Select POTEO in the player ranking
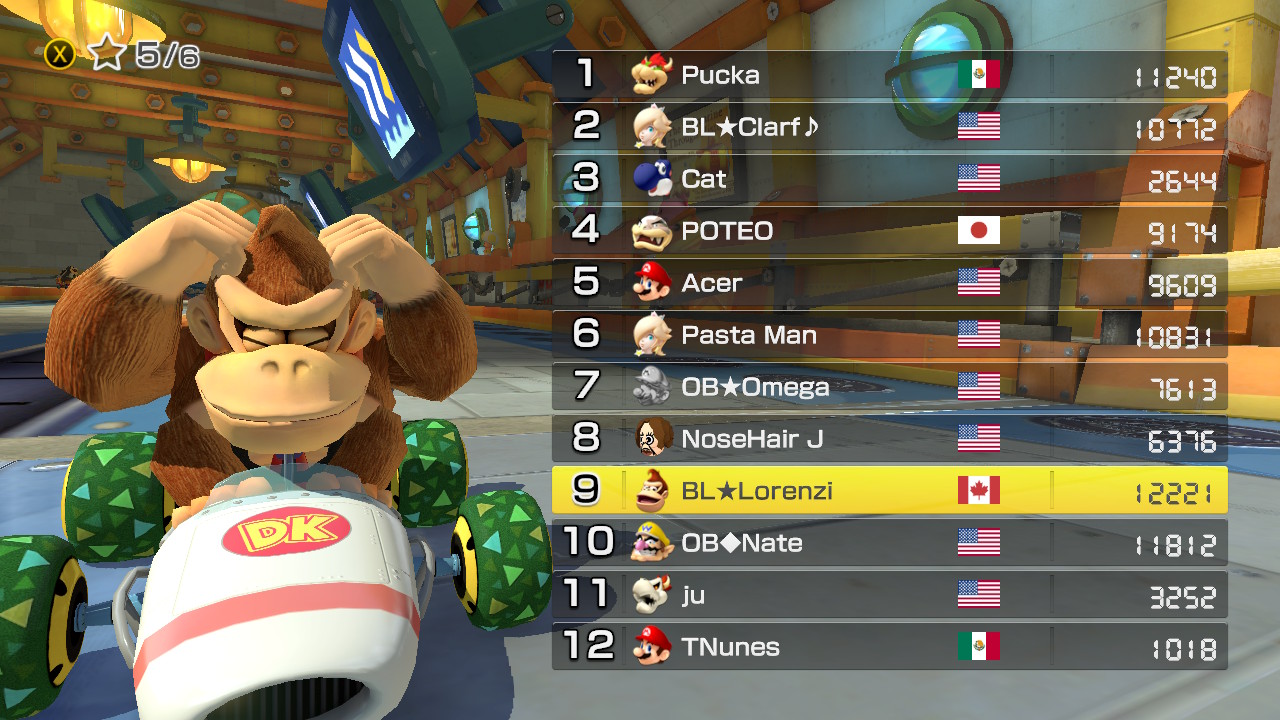 (x=889, y=231)
